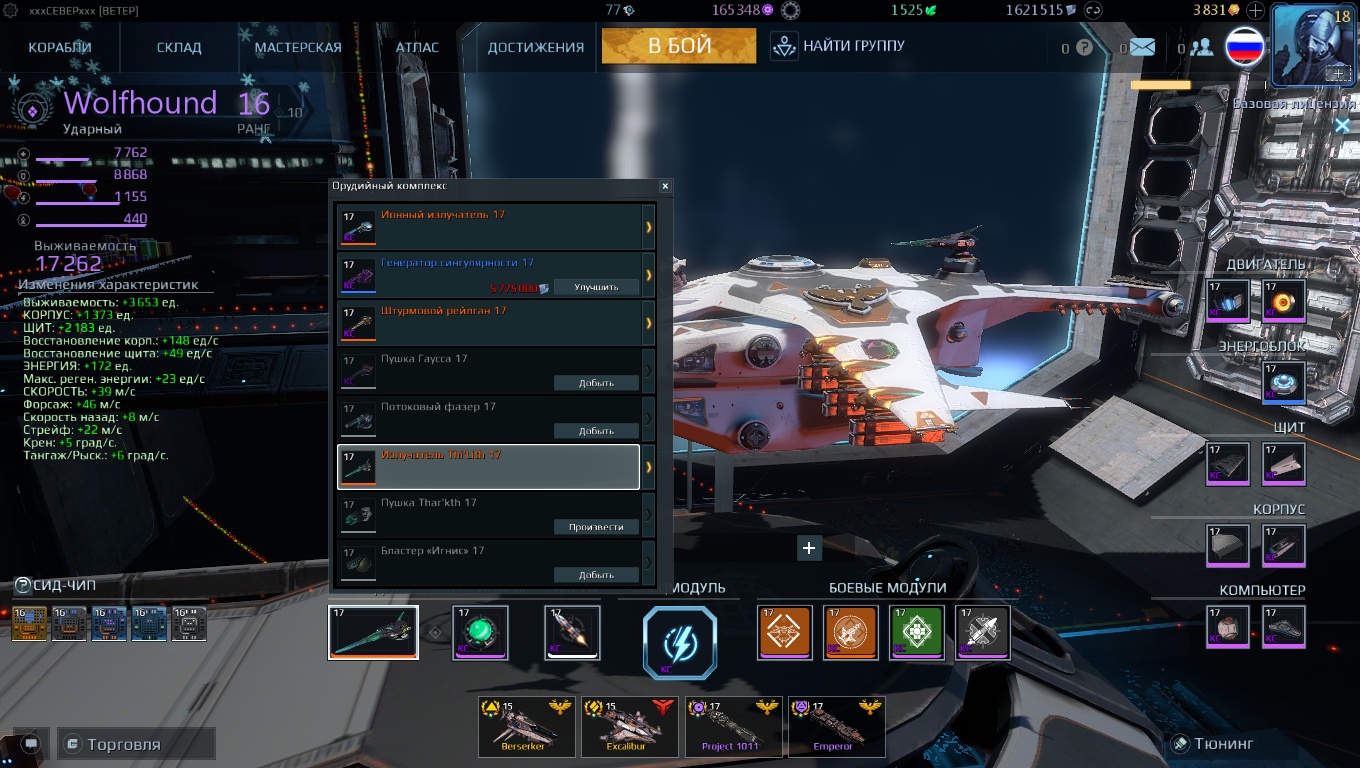Click Добыть for Пушка Гаусса 17
The height and width of the screenshot is (768, 1360).
(x=597, y=382)
